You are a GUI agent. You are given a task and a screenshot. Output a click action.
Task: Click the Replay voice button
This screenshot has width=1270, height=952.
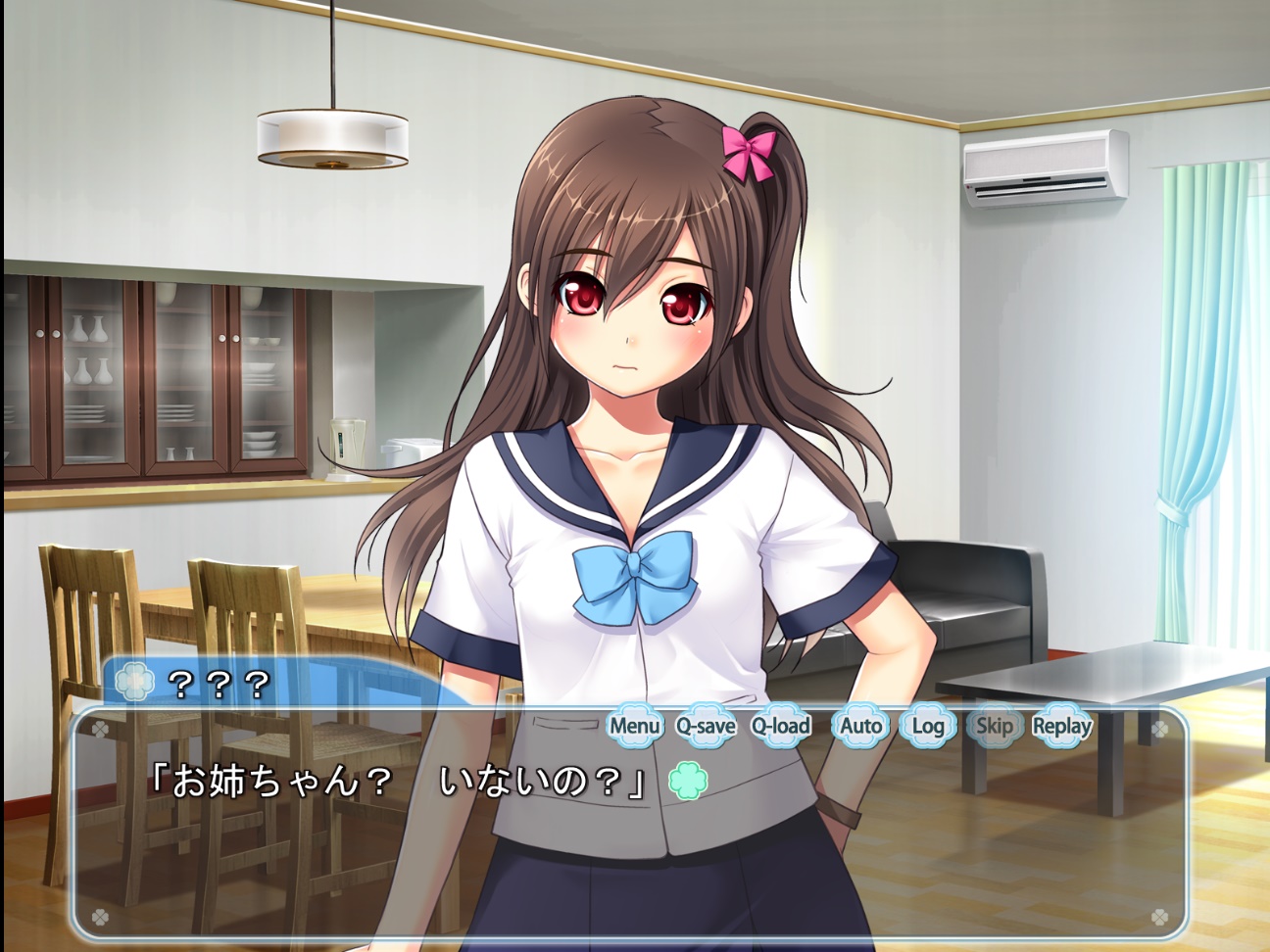coord(1062,727)
